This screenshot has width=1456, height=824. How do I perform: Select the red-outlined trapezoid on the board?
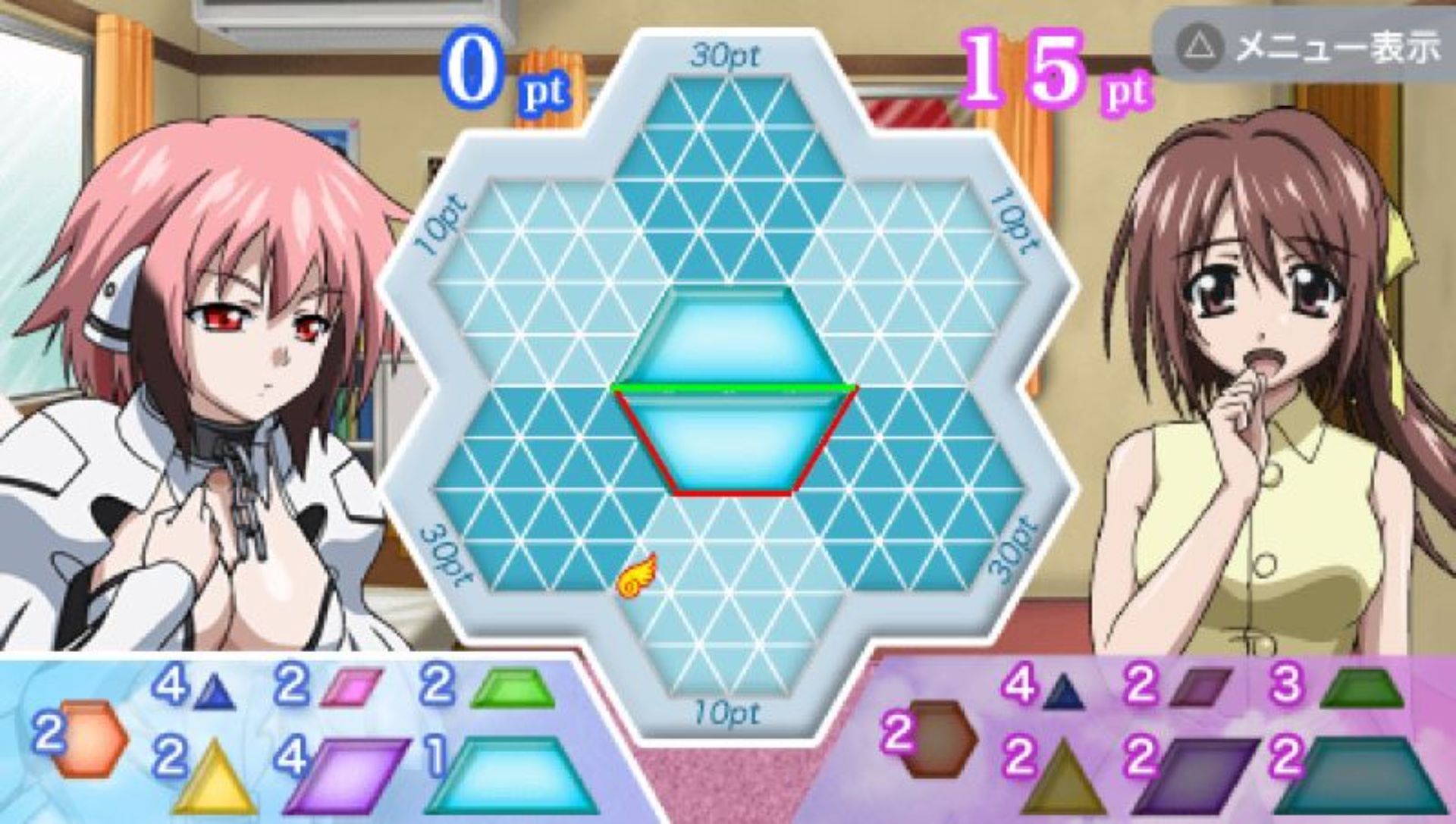coord(733,443)
